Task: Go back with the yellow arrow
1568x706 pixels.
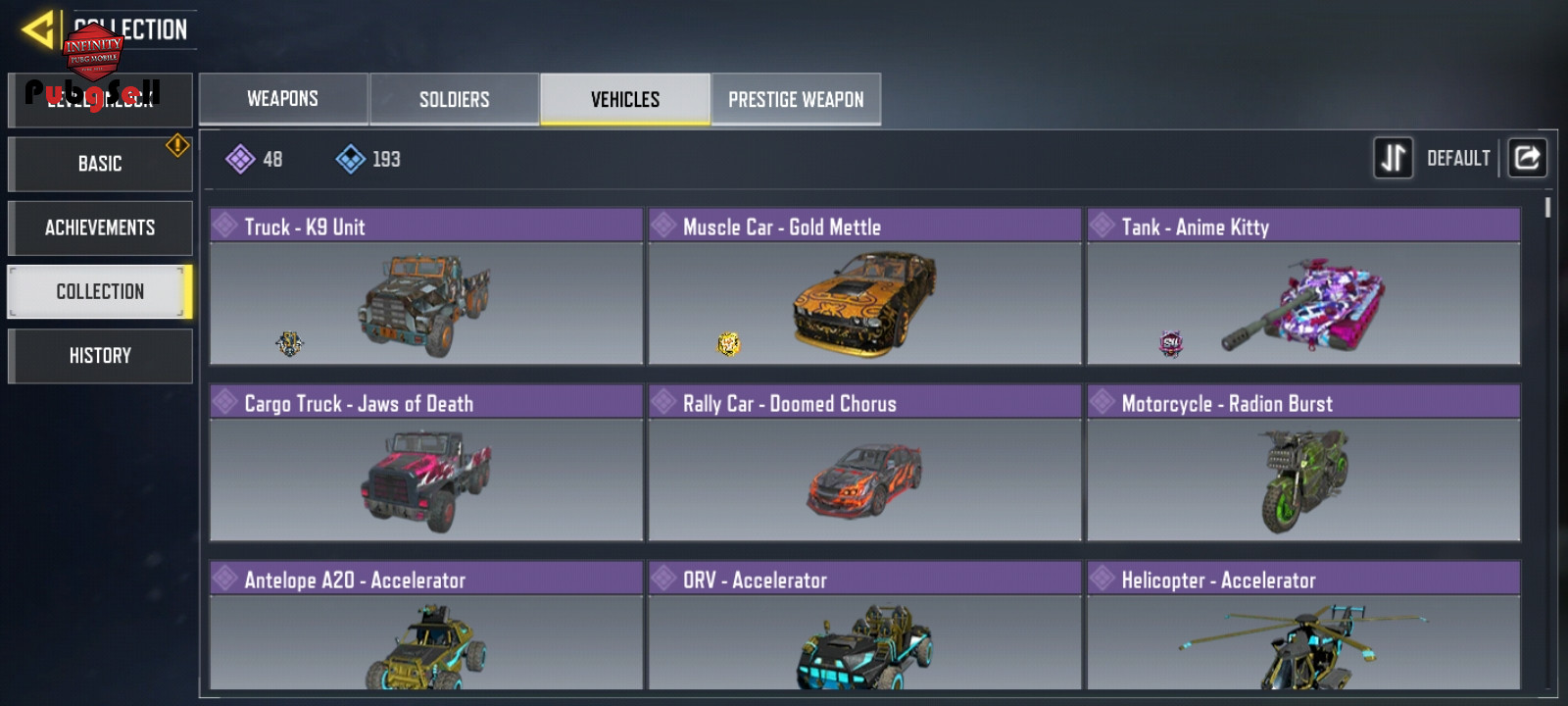Action: pos(37,29)
